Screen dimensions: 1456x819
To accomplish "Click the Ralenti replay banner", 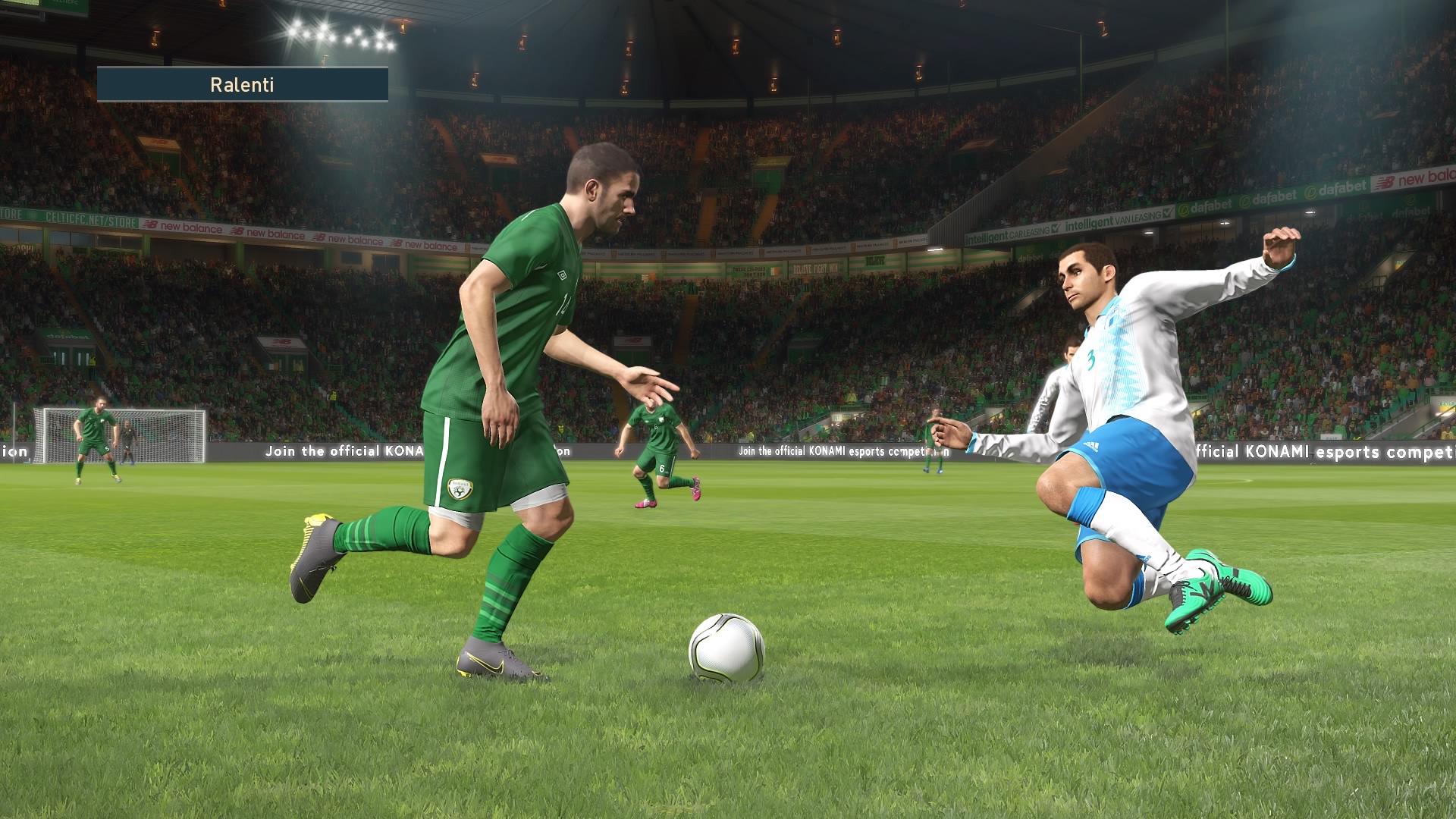I will tap(242, 84).
